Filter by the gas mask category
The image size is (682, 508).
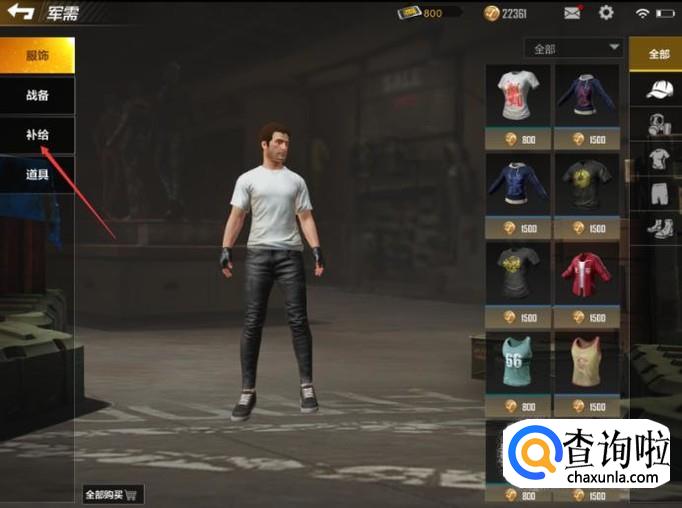pyautogui.click(x=658, y=125)
